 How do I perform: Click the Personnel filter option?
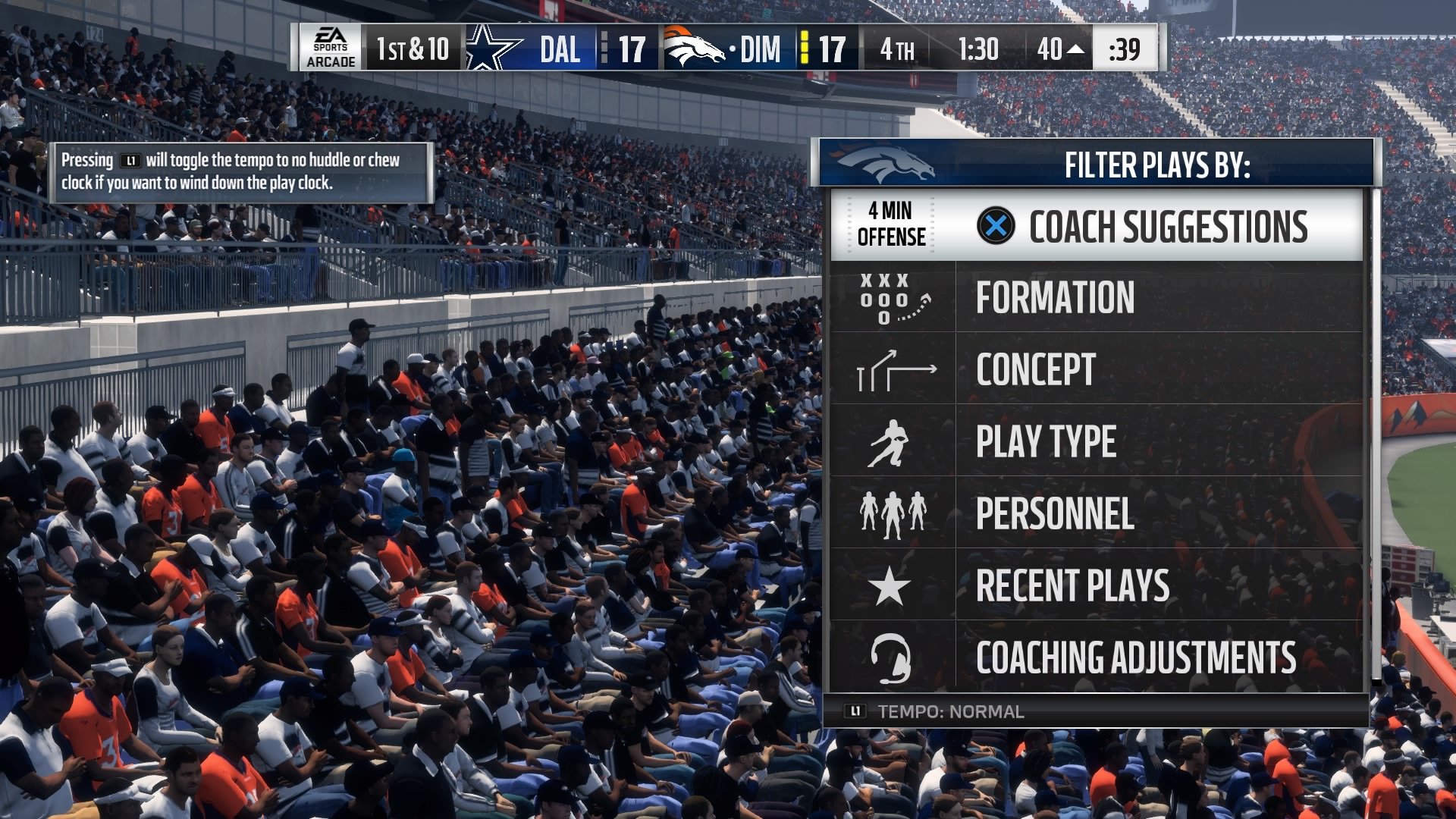pyautogui.click(x=1056, y=513)
